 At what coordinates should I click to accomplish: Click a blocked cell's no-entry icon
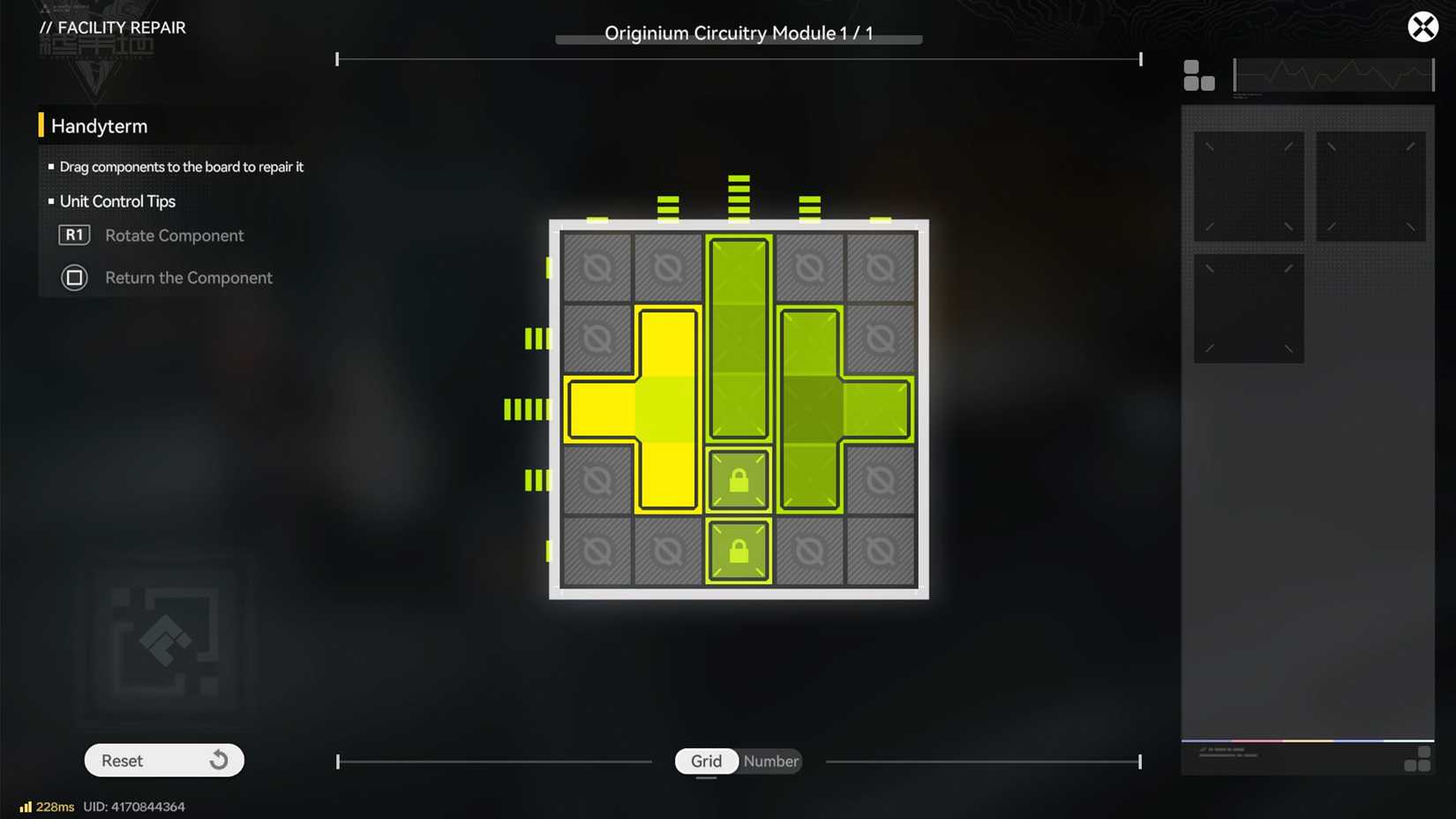pos(598,266)
